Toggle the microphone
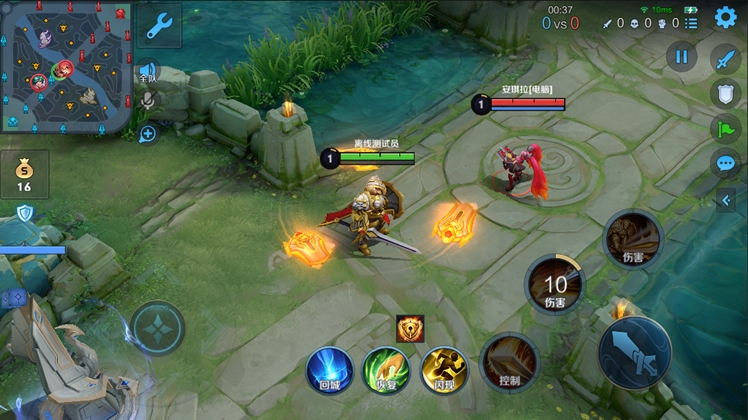The image size is (748, 420). (148, 100)
